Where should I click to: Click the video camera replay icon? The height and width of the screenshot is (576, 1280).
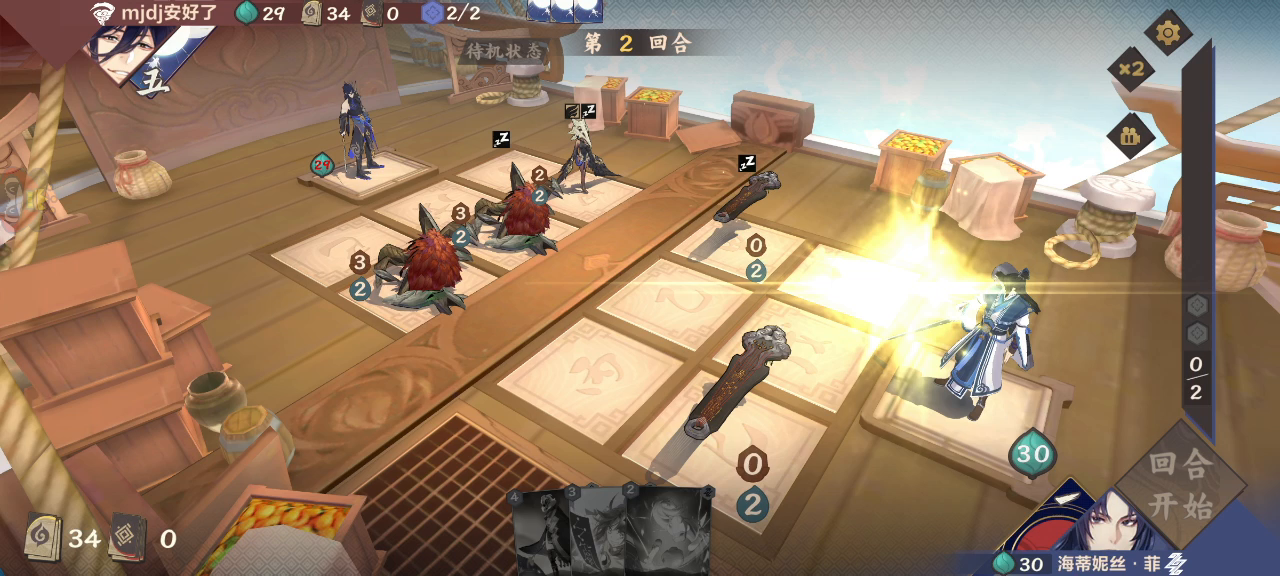(1131, 137)
